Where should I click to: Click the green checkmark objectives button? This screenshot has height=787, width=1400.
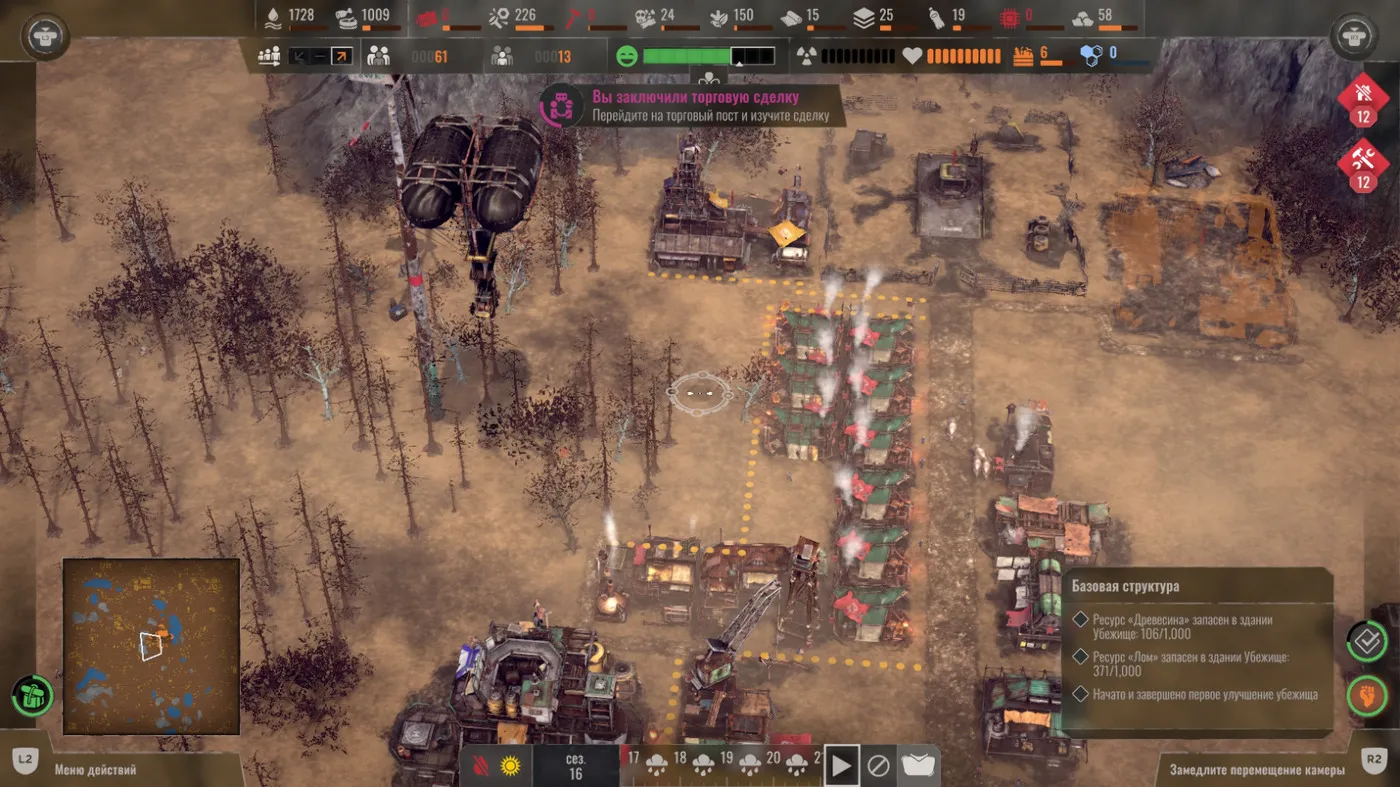[1366, 641]
